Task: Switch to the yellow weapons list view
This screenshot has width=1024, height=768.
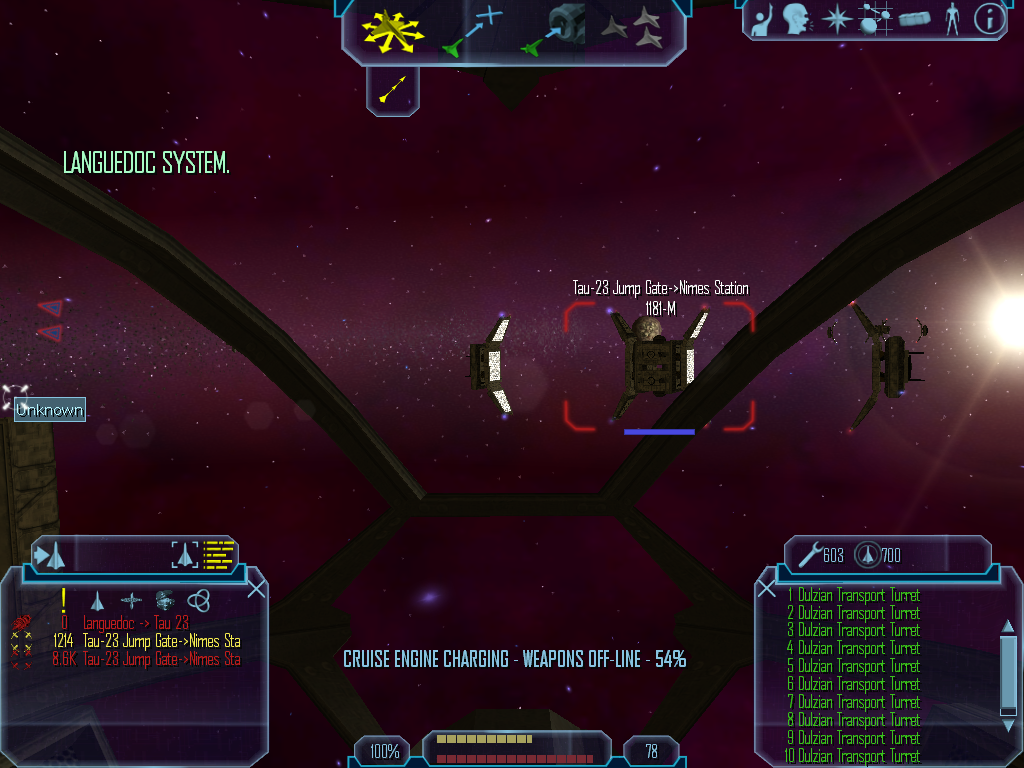Action: (x=218, y=554)
